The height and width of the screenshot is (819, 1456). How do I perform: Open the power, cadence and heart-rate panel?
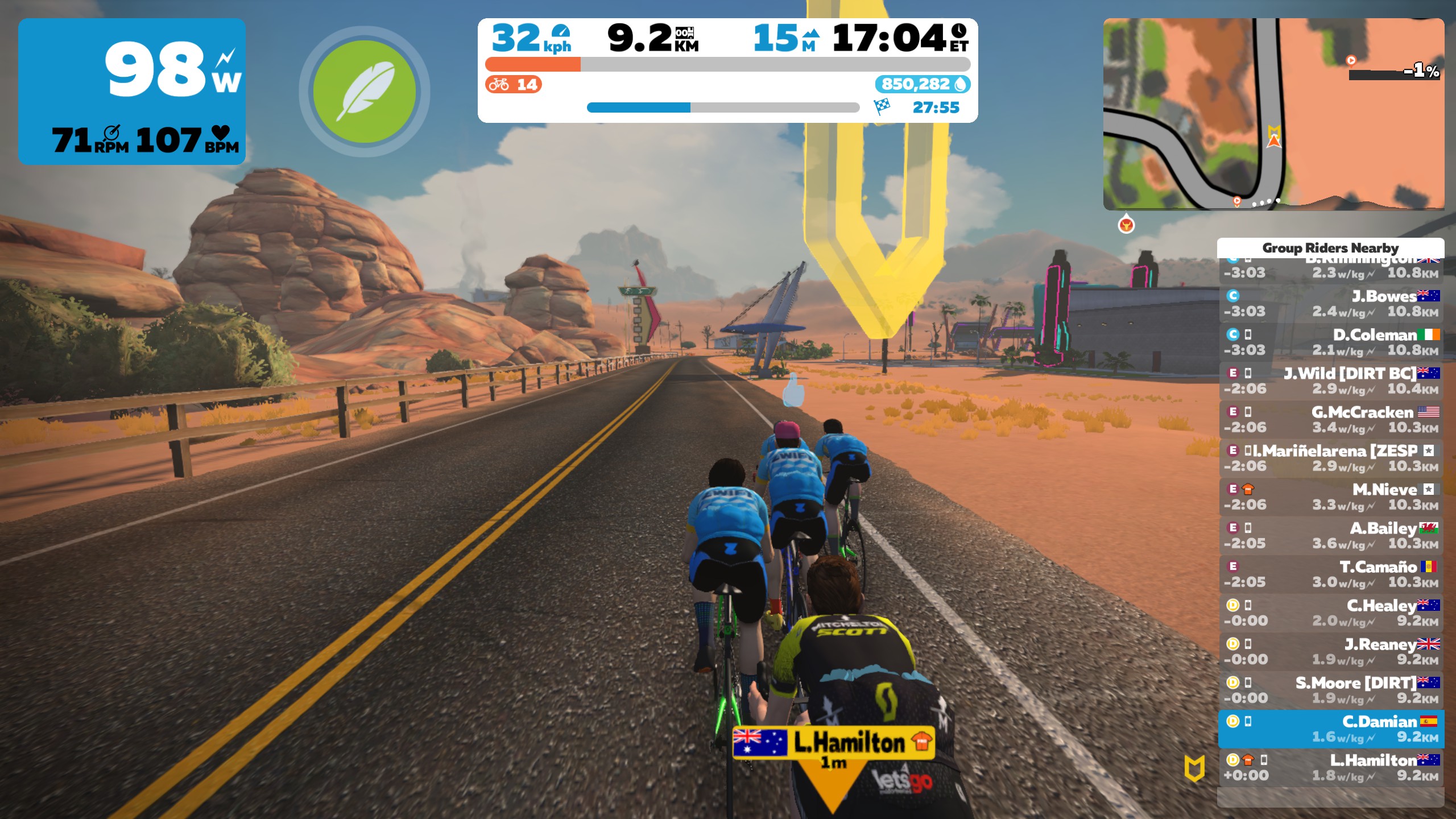point(132,92)
